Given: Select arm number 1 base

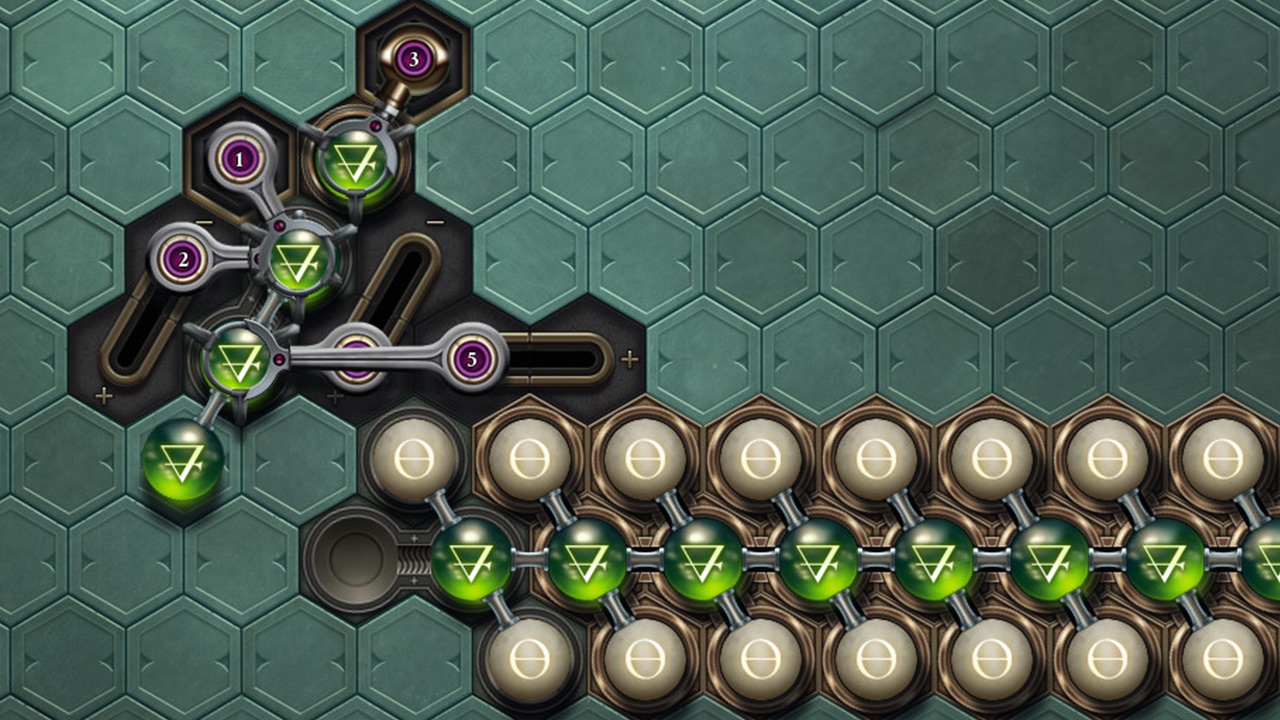Looking at the screenshot, I should [x=239, y=158].
